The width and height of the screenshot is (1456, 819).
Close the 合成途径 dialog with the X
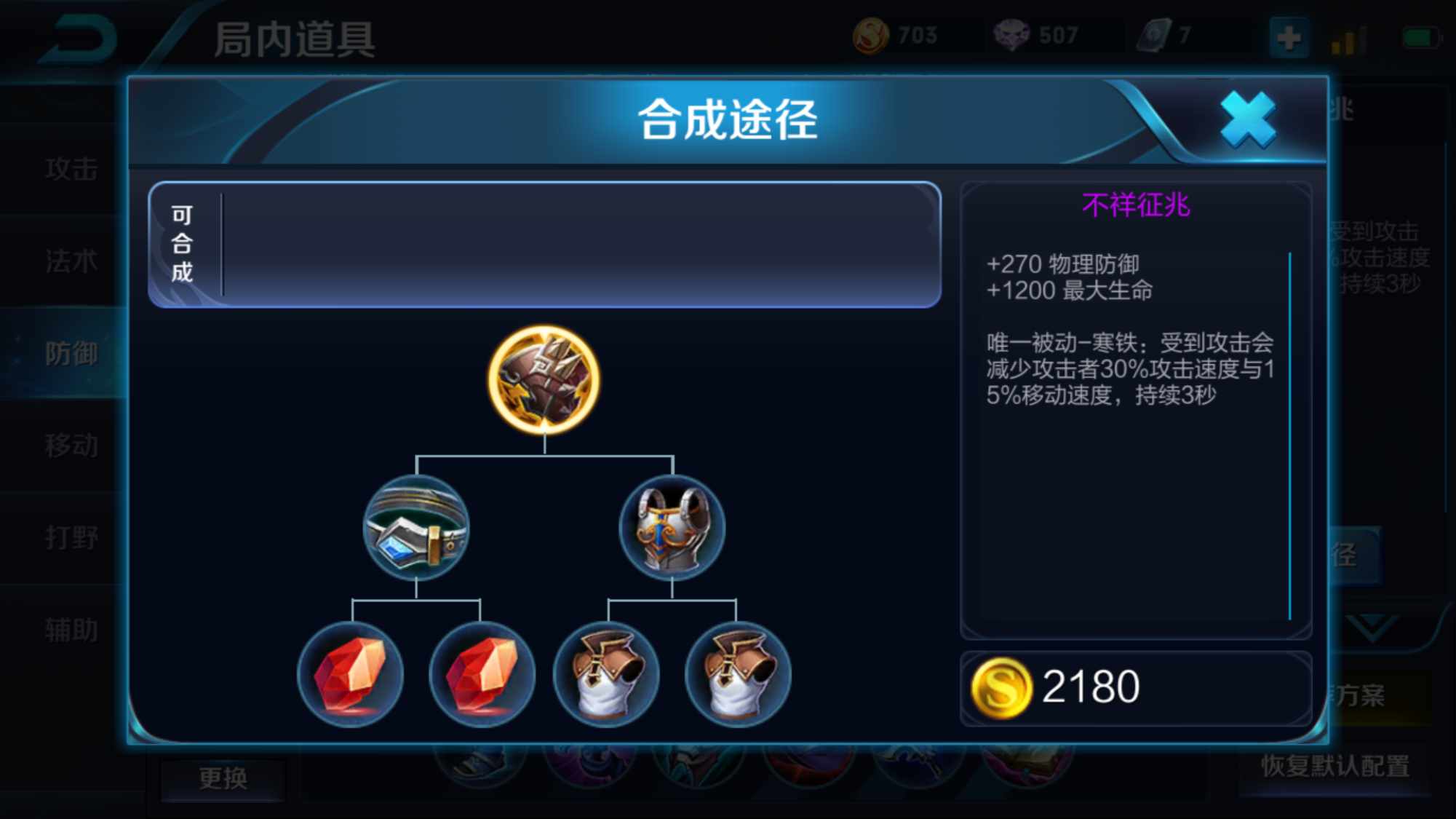point(1247,119)
